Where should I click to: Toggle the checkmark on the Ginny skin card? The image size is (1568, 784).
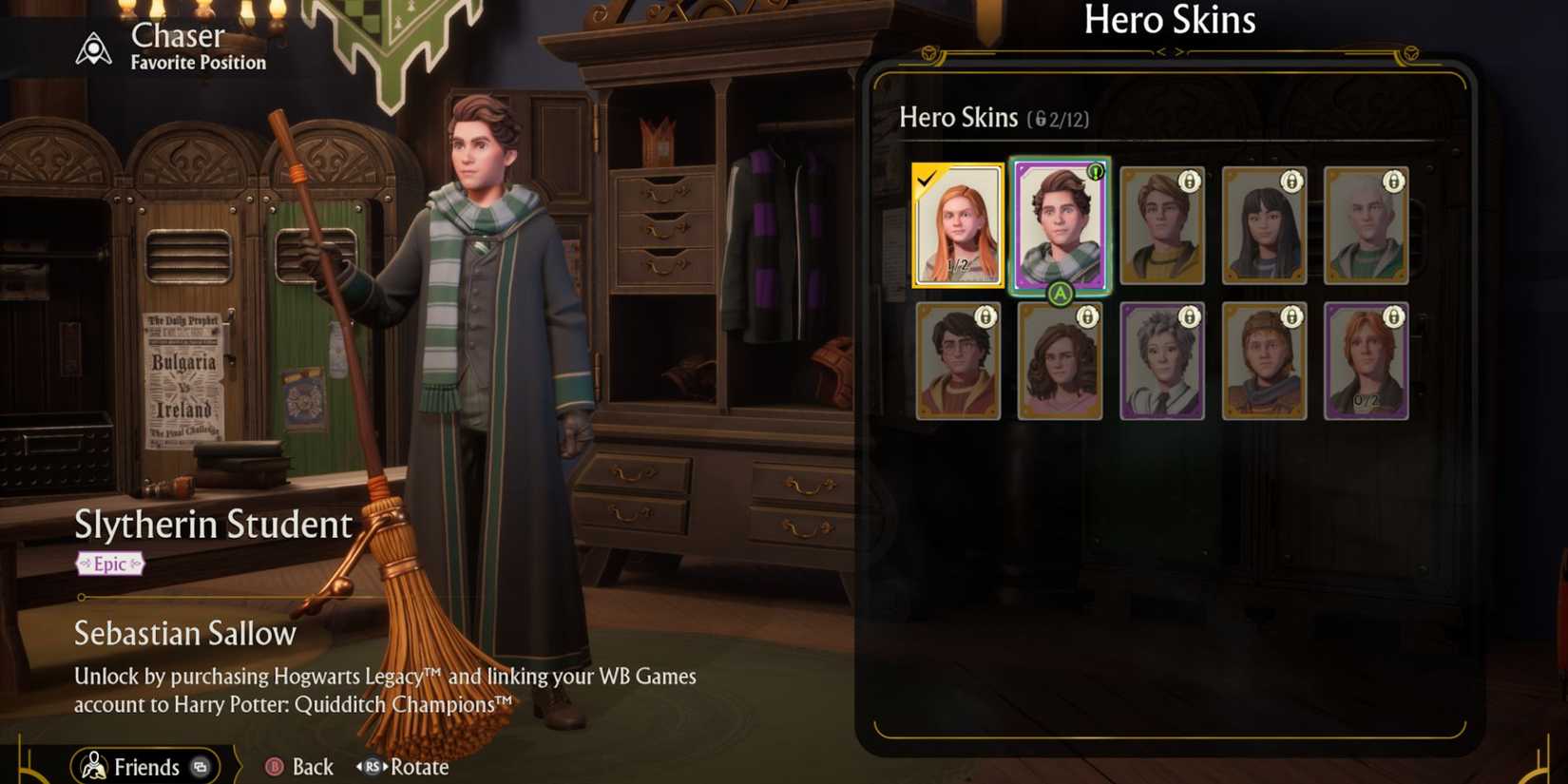pos(928,176)
